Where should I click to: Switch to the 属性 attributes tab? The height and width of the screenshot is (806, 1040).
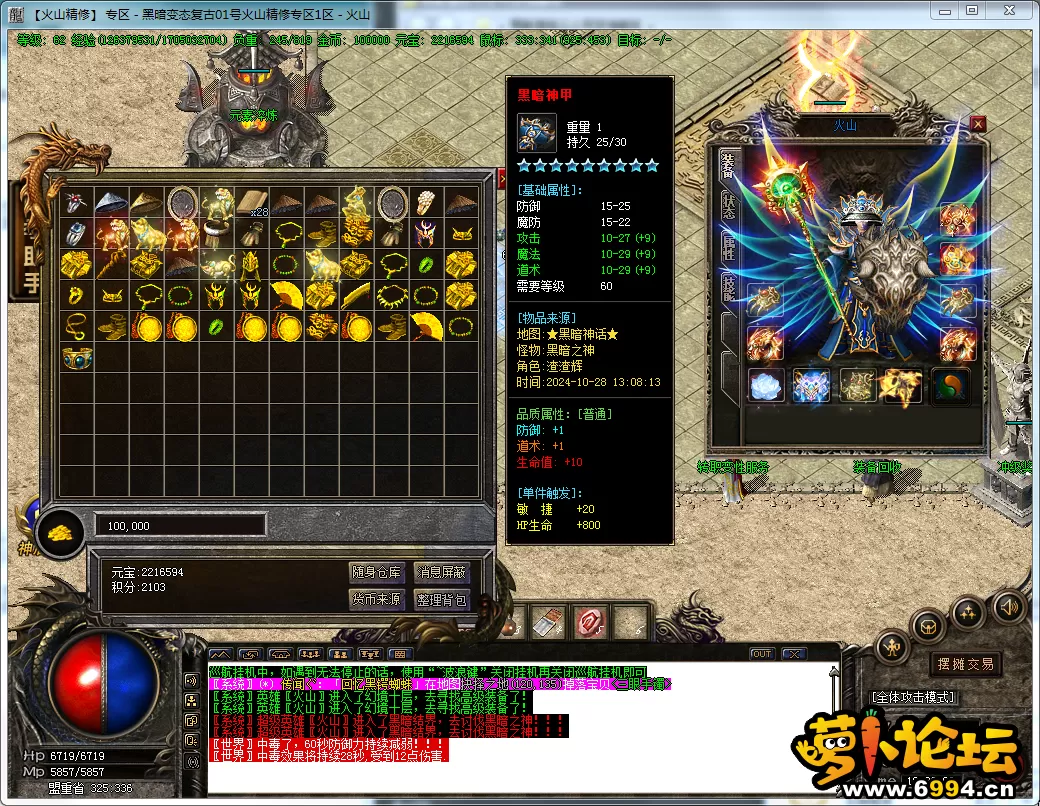point(728,250)
